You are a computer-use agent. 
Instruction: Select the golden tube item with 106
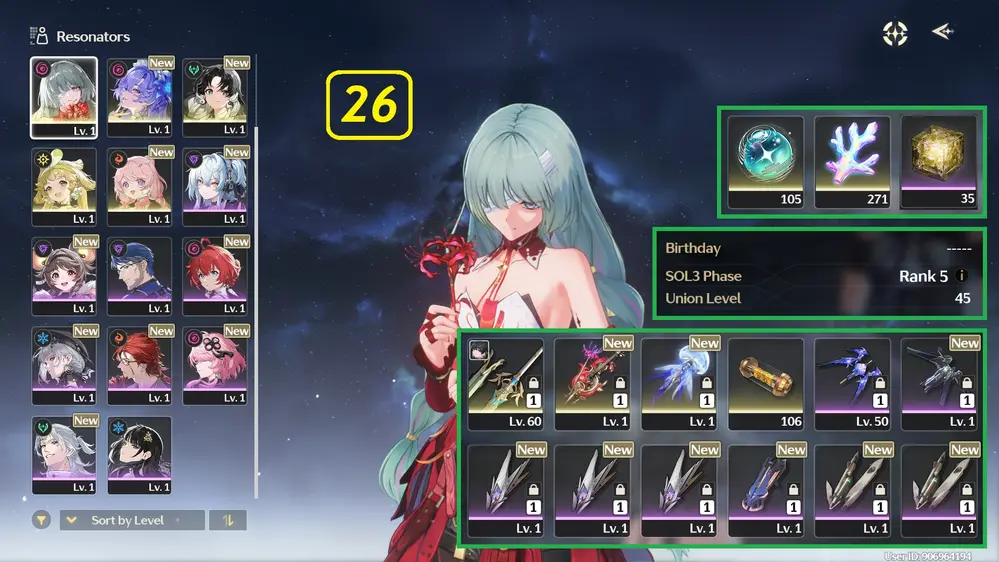(x=765, y=383)
